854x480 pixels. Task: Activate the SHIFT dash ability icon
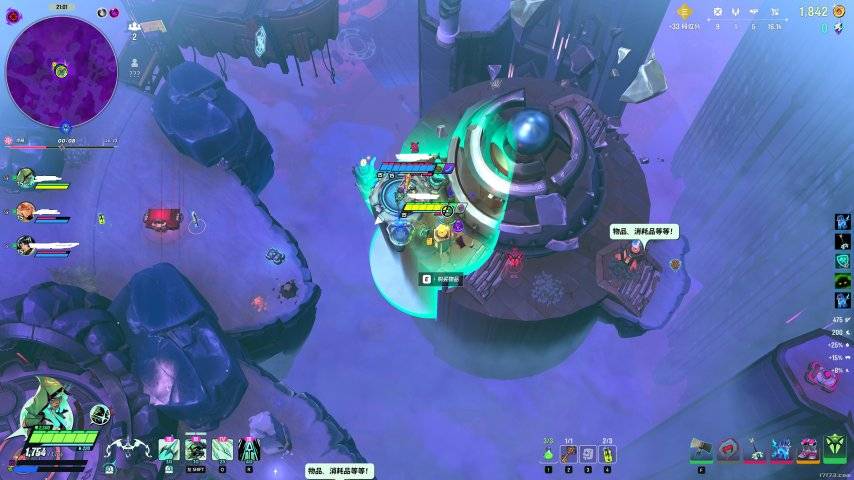(x=195, y=450)
